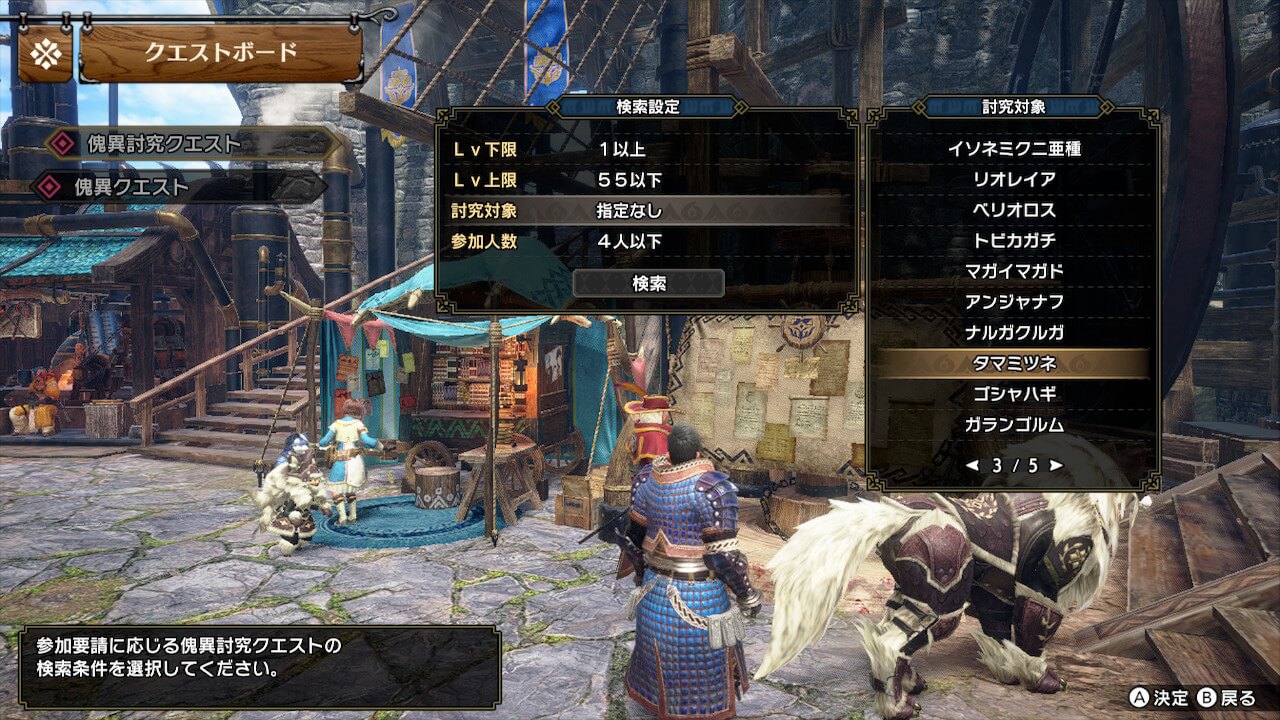Select the 討究対象 setting row
1280x720 pixels.
coord(646,211)
